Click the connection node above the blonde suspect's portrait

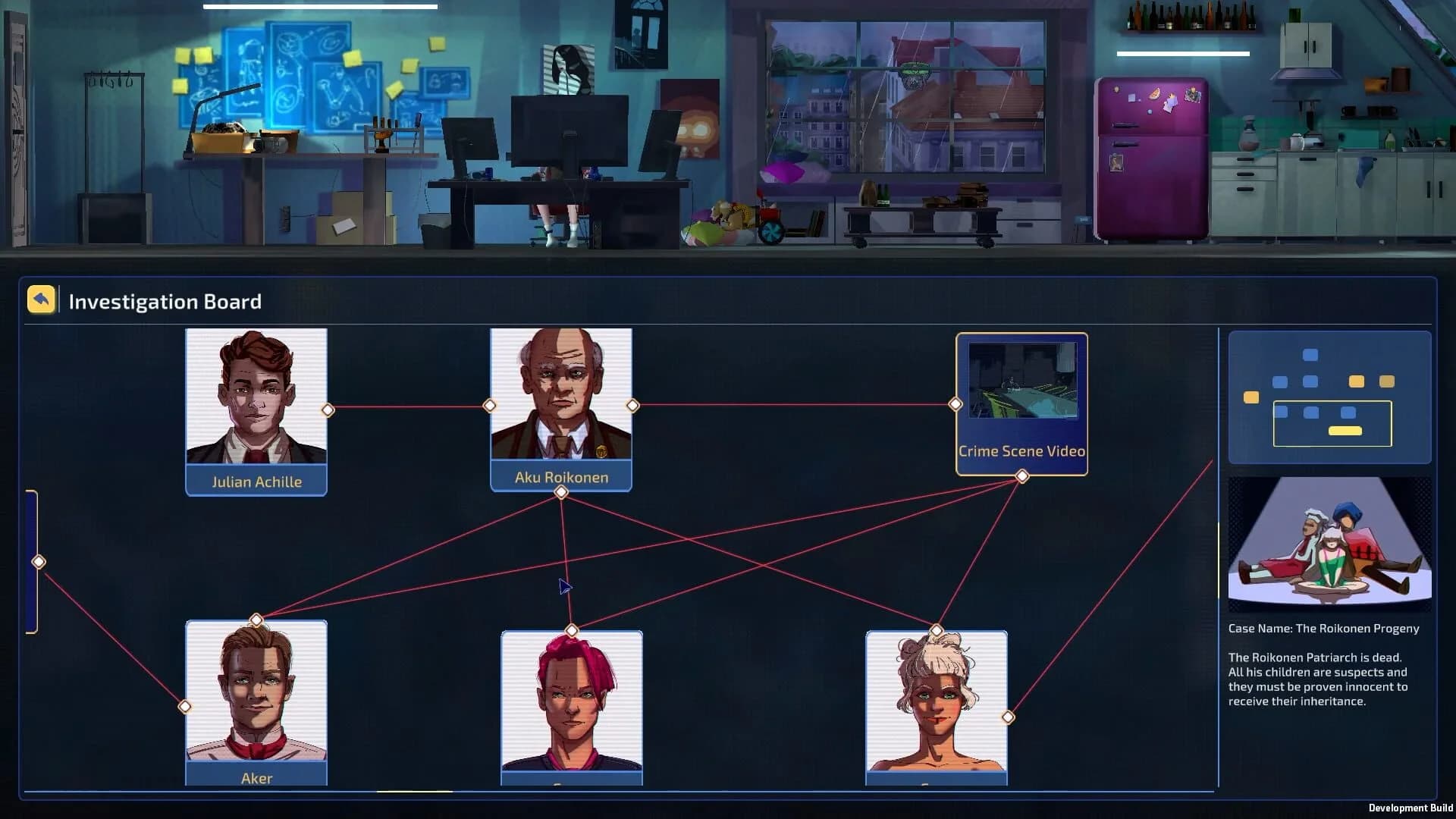pos(936,628)
